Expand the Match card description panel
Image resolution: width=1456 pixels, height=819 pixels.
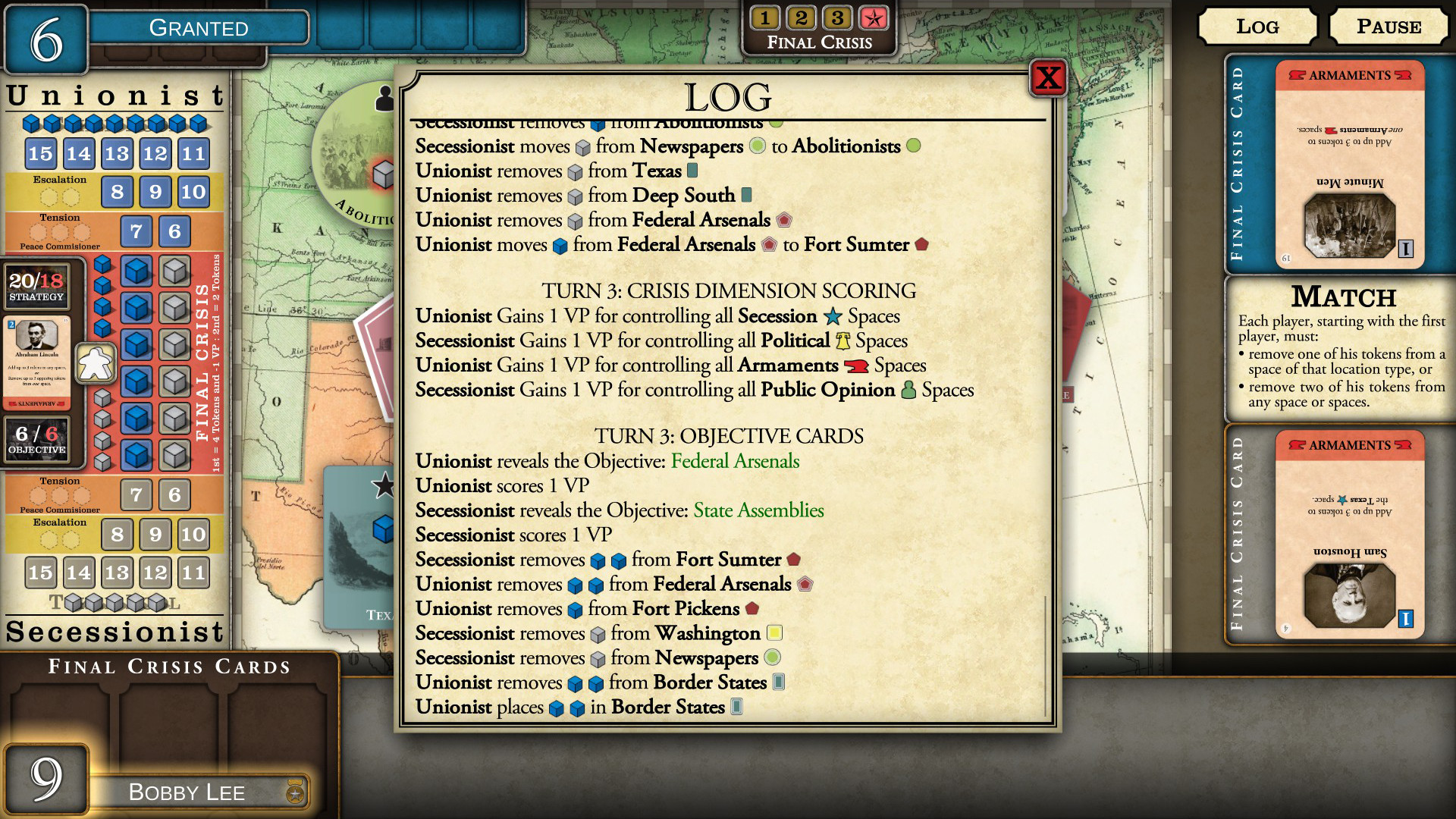[1338, 349]
